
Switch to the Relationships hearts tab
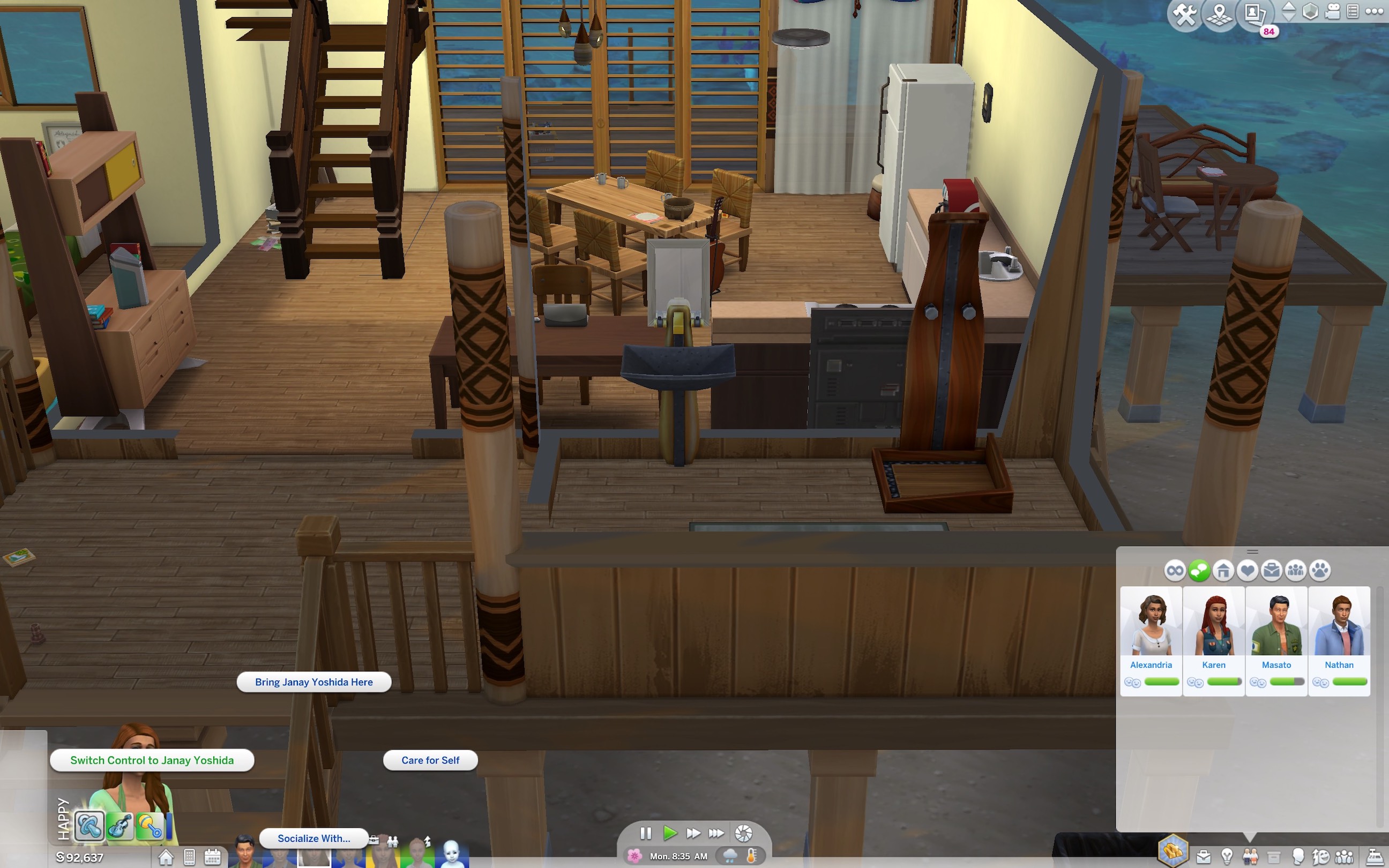1248,571
